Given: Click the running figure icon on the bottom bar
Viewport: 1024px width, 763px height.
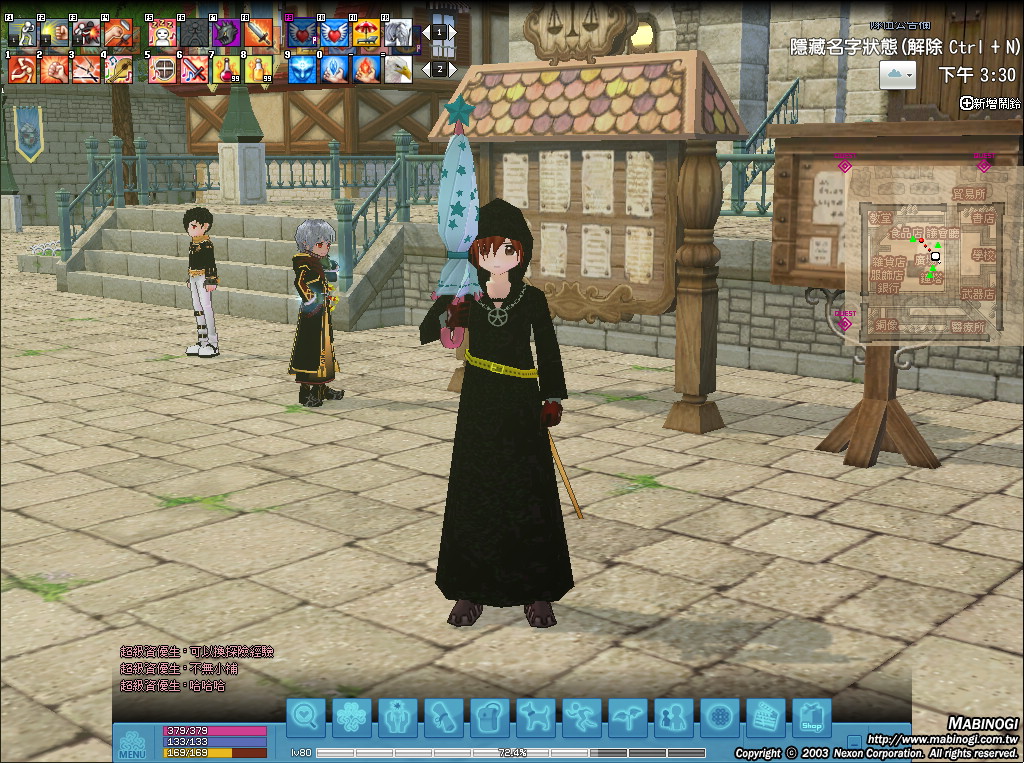Looking at the screenshot, I should tap(581, 717).
